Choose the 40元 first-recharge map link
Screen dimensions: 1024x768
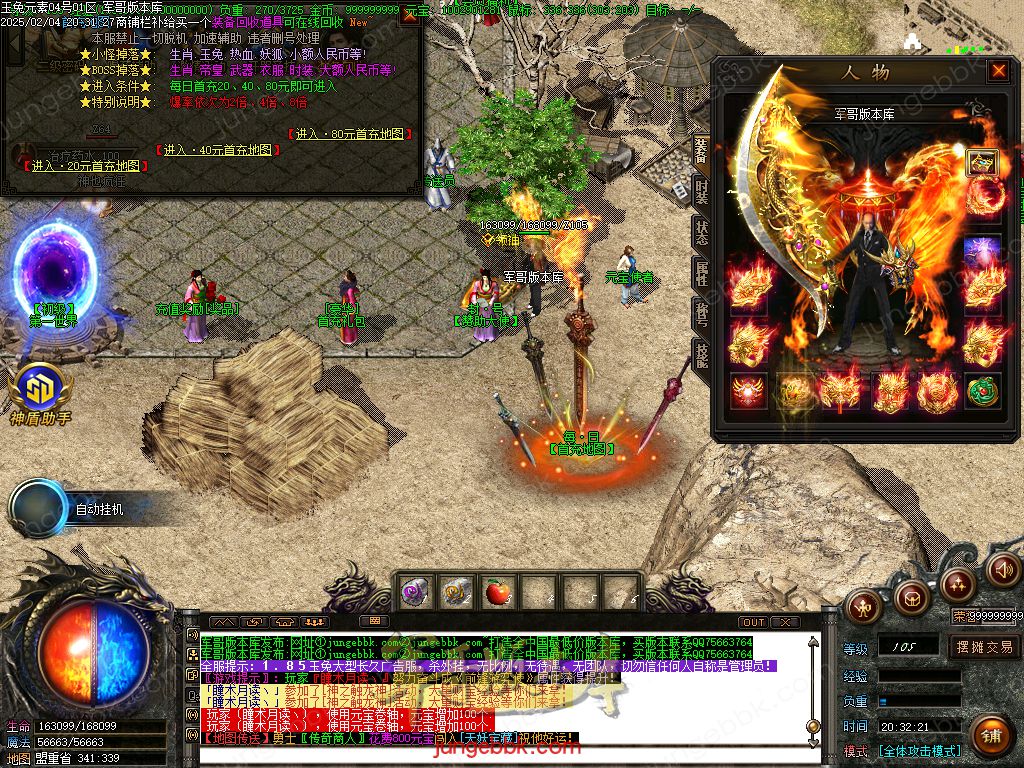[x=217, y=150]
